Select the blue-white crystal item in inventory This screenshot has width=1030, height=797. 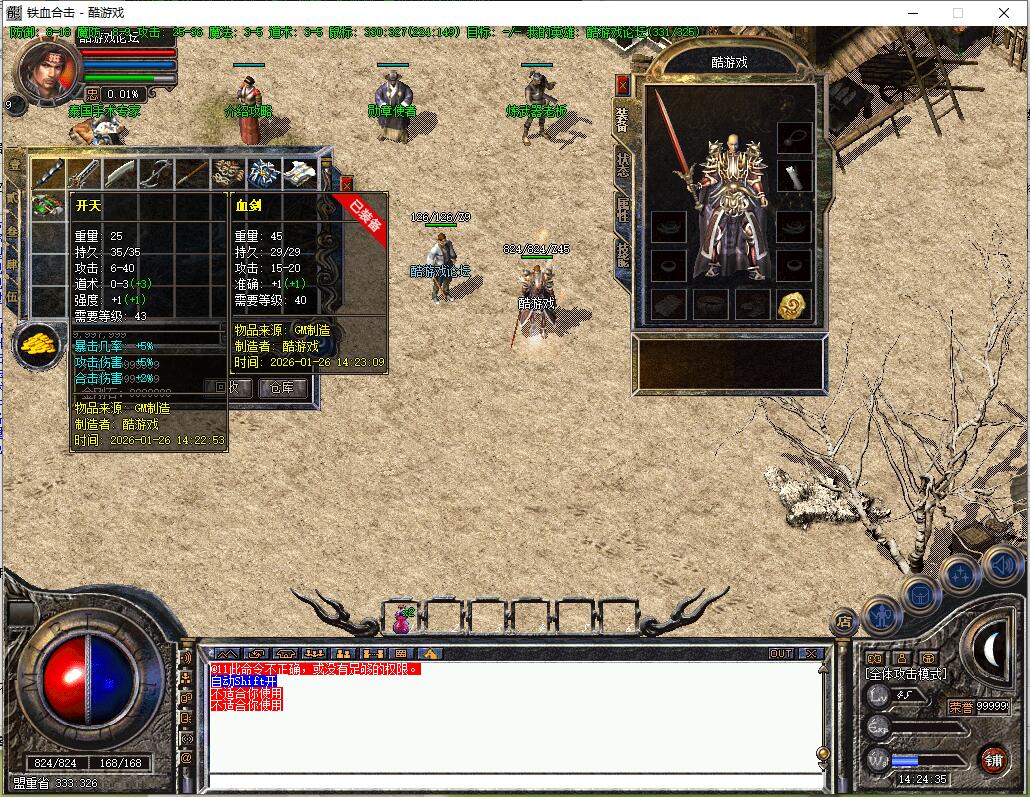point(264,172)
